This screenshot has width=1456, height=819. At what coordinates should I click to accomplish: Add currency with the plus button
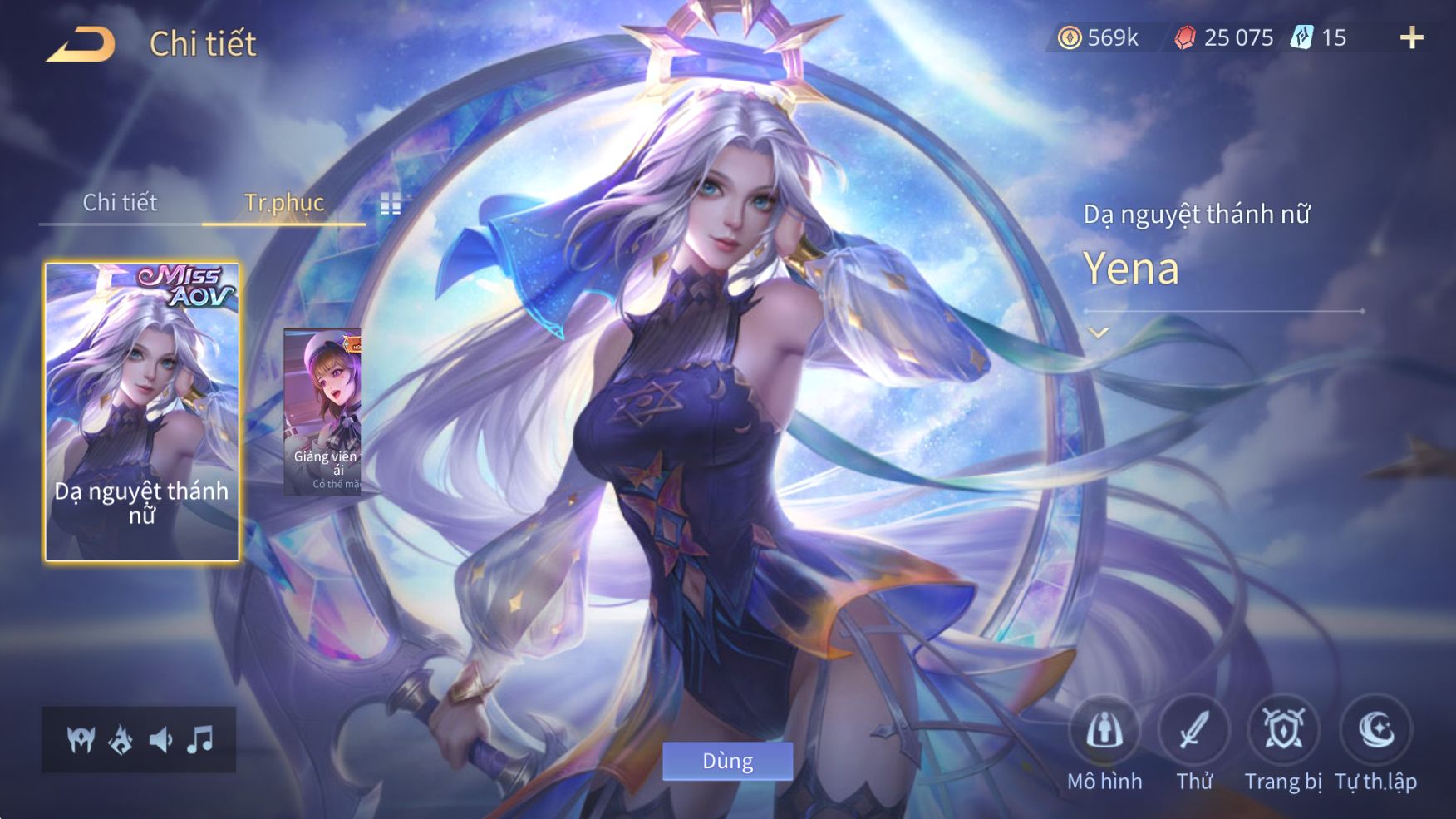point(1411,37)
